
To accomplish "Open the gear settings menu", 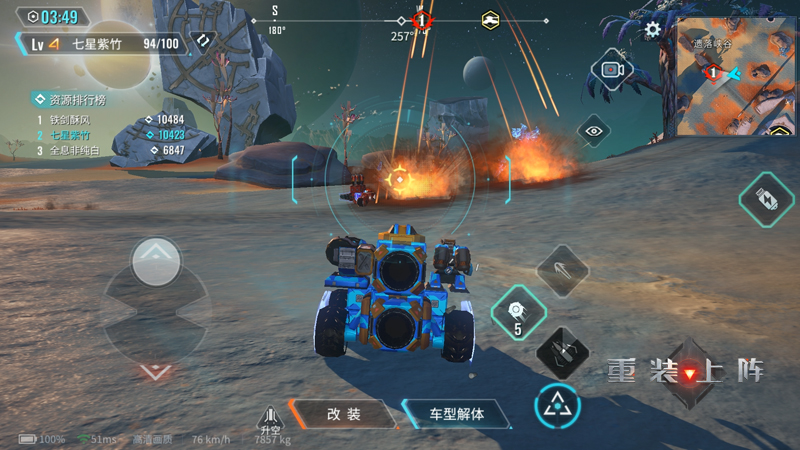I will click(653, 29).
